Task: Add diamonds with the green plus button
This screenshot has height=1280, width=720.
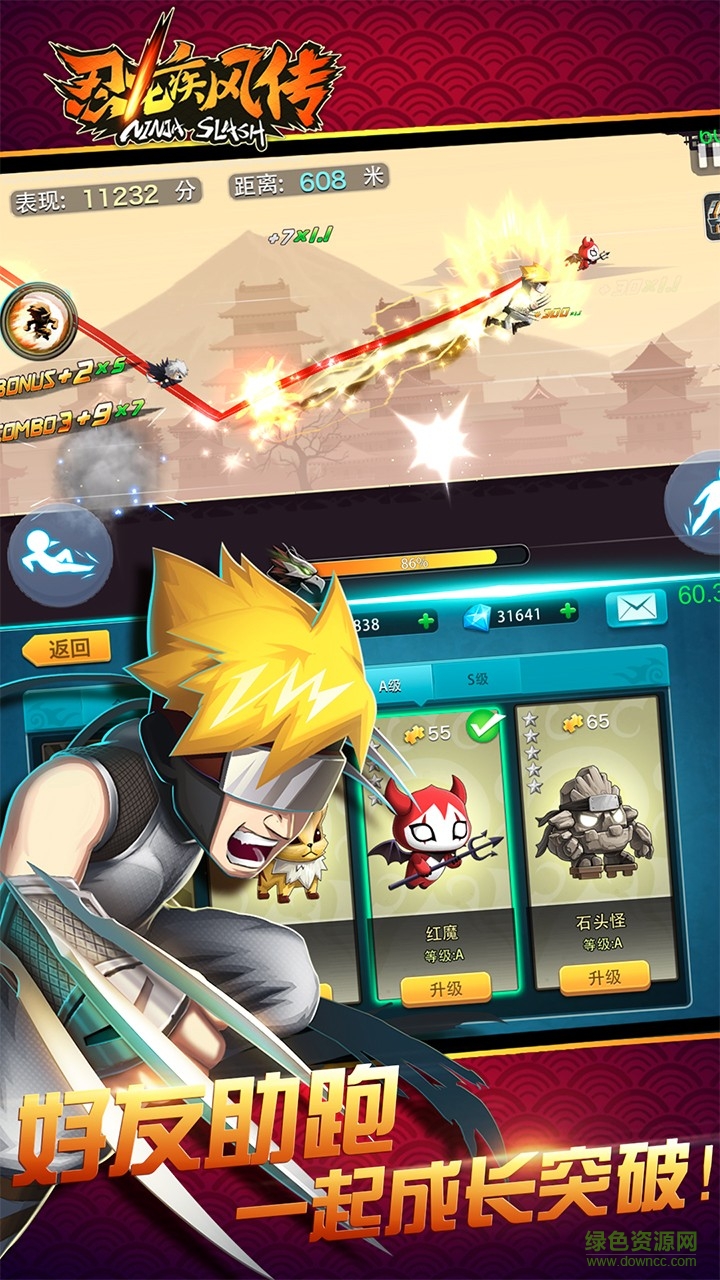Action: coord(568,611)
